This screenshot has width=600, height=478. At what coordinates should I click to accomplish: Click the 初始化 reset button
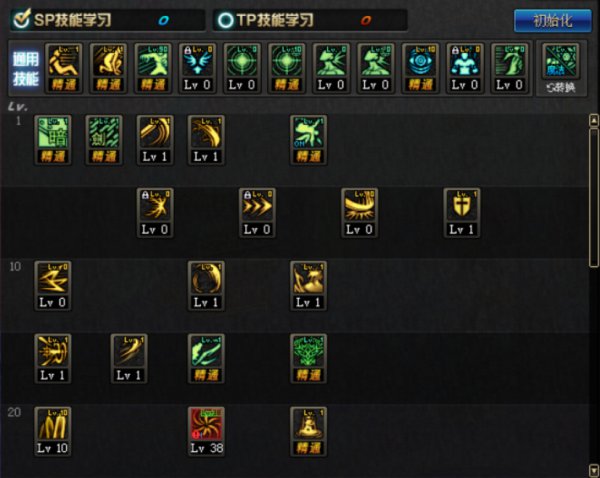[x=553, y=20]
